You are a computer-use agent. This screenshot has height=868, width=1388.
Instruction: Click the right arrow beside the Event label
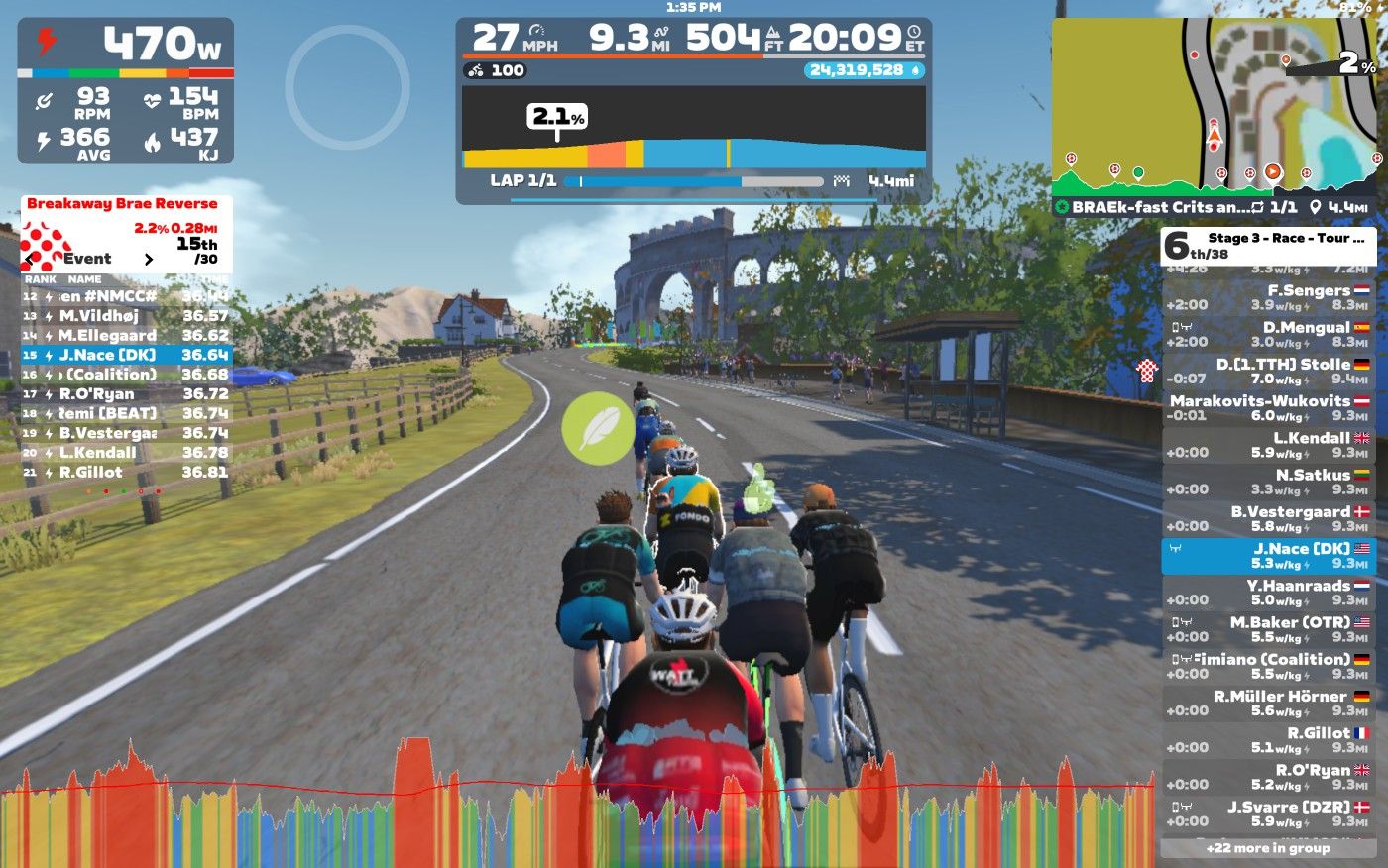coord(149,260)
